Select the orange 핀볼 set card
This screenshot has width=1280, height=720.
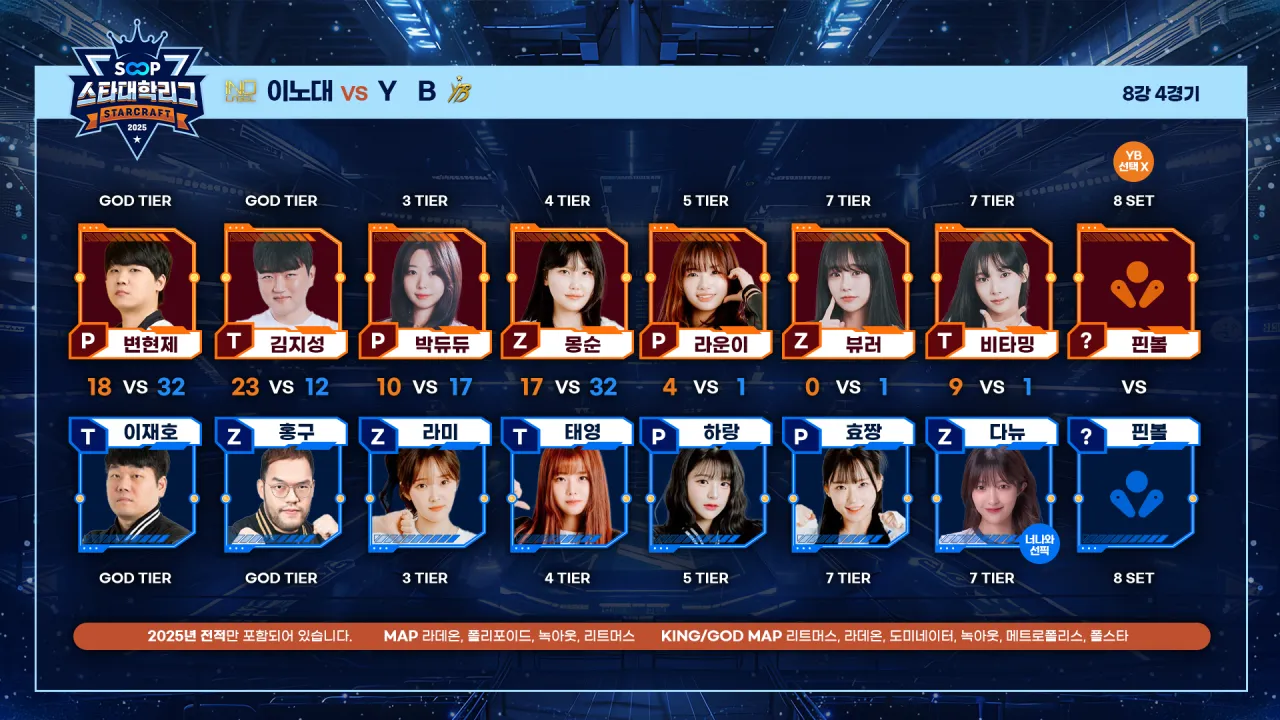pyautogui.click(x=1134, y=291)
